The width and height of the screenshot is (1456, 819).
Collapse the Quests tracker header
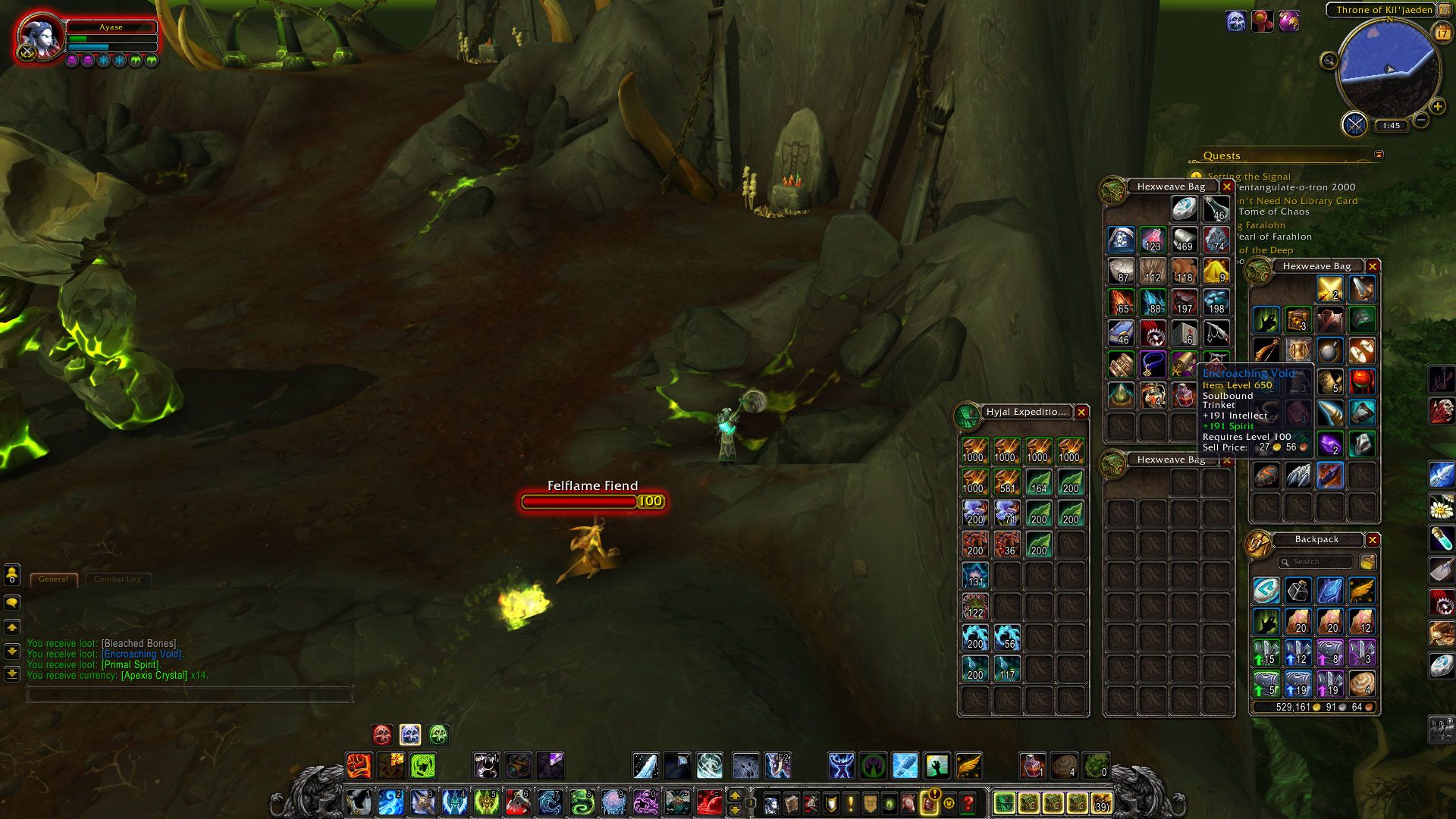coord(1379,155)
